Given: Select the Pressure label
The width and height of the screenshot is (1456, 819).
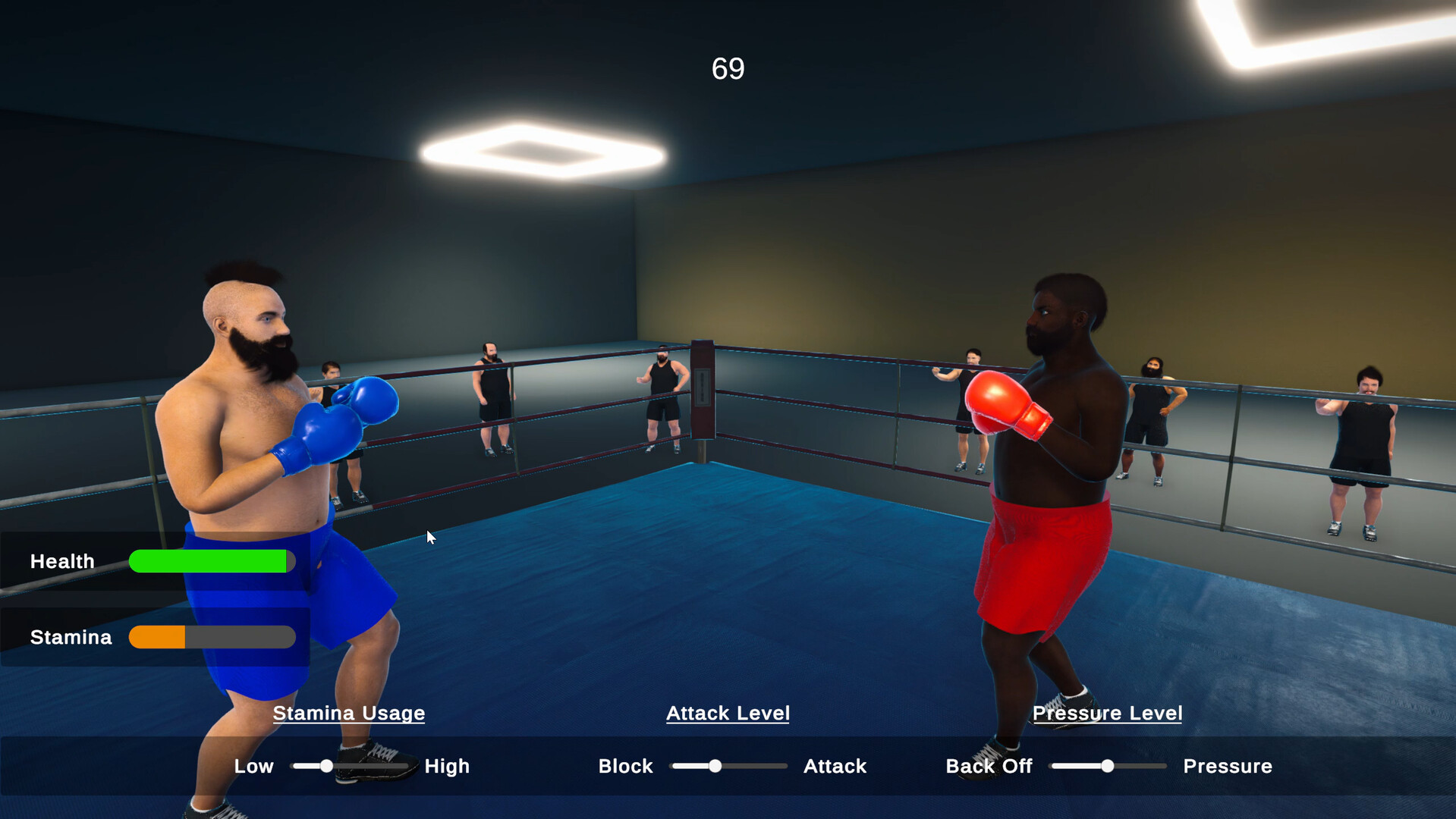Looking at the screenshot, I should tap(1227, 767).
